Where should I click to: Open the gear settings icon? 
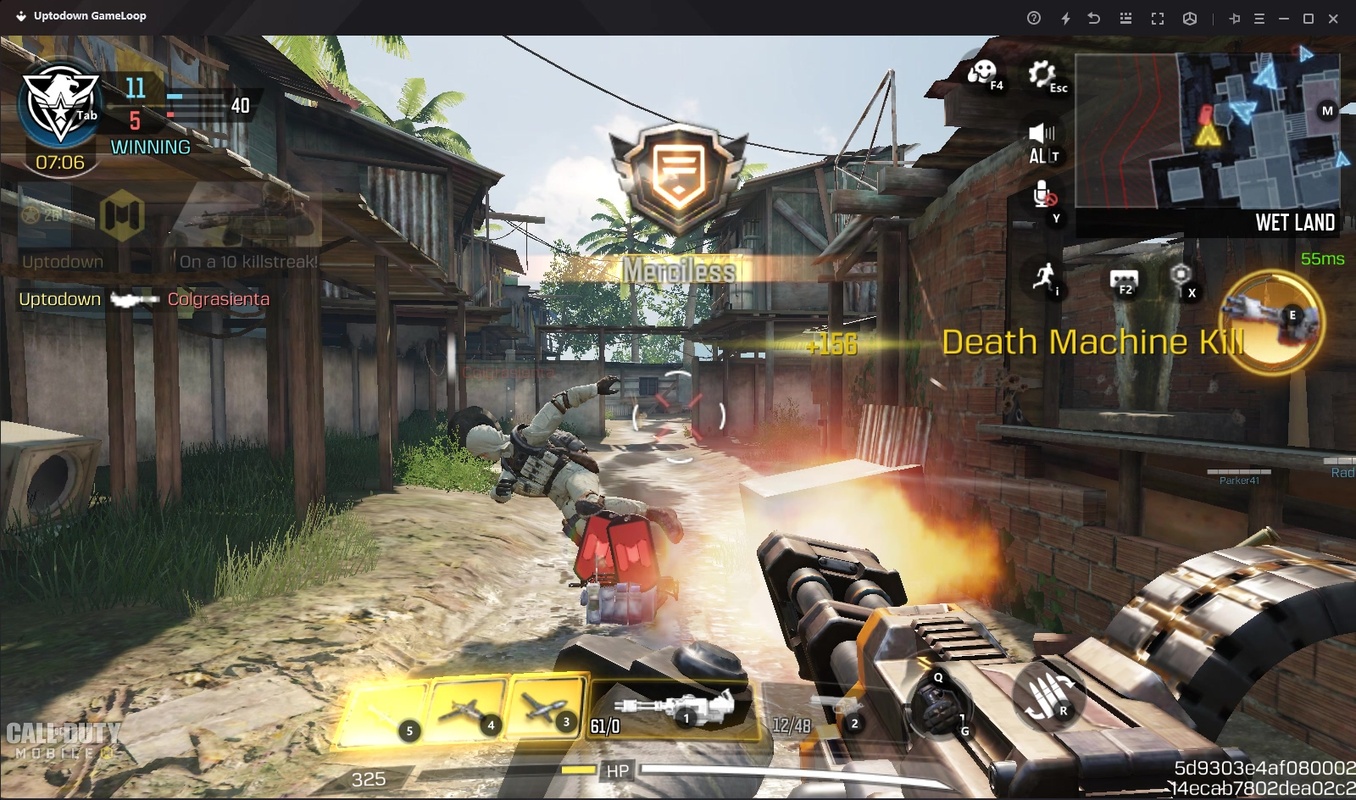click(x=1042, y=73)
